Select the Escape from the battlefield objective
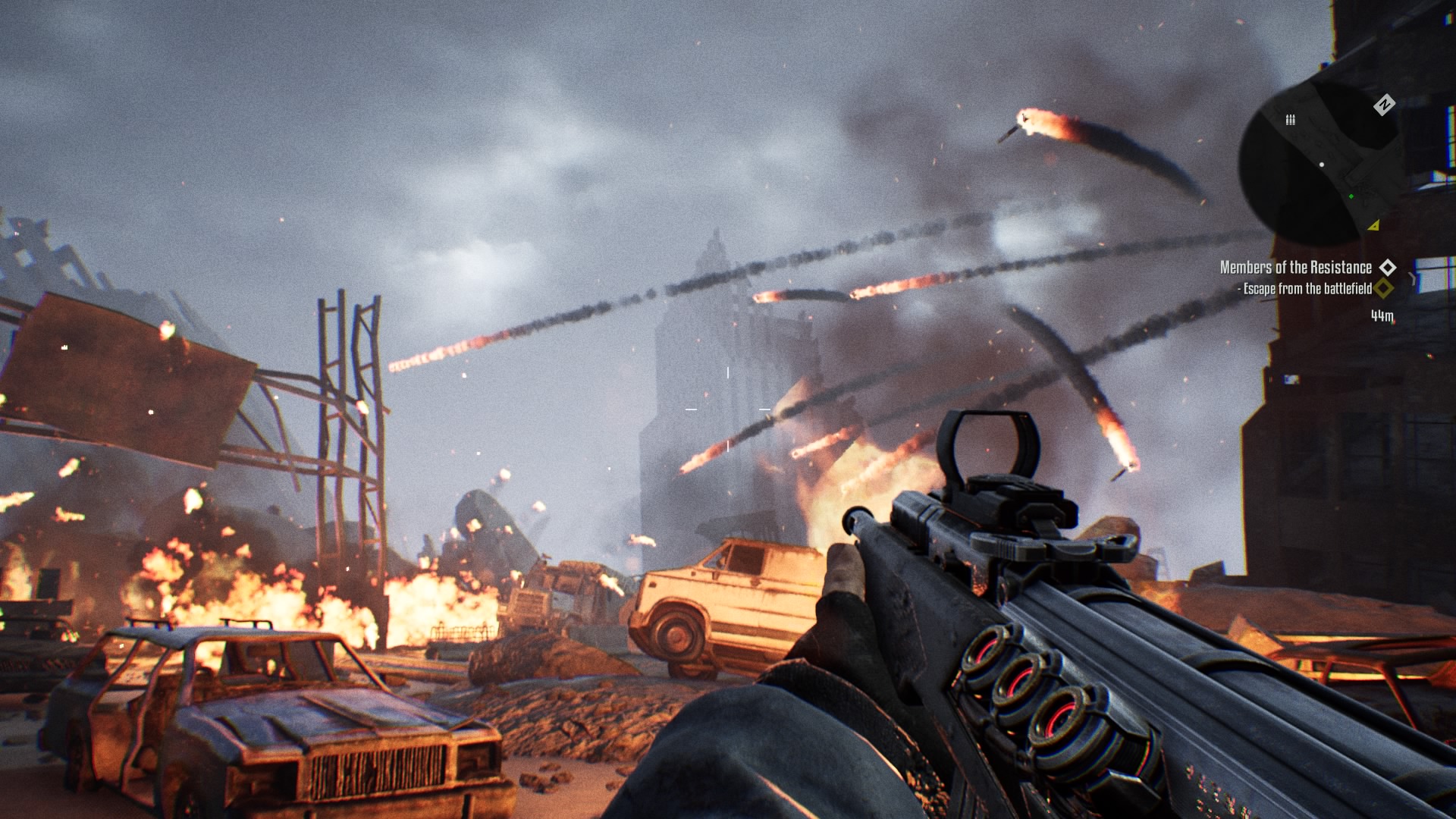1456x819 pixels. (x=1307, y=289)
